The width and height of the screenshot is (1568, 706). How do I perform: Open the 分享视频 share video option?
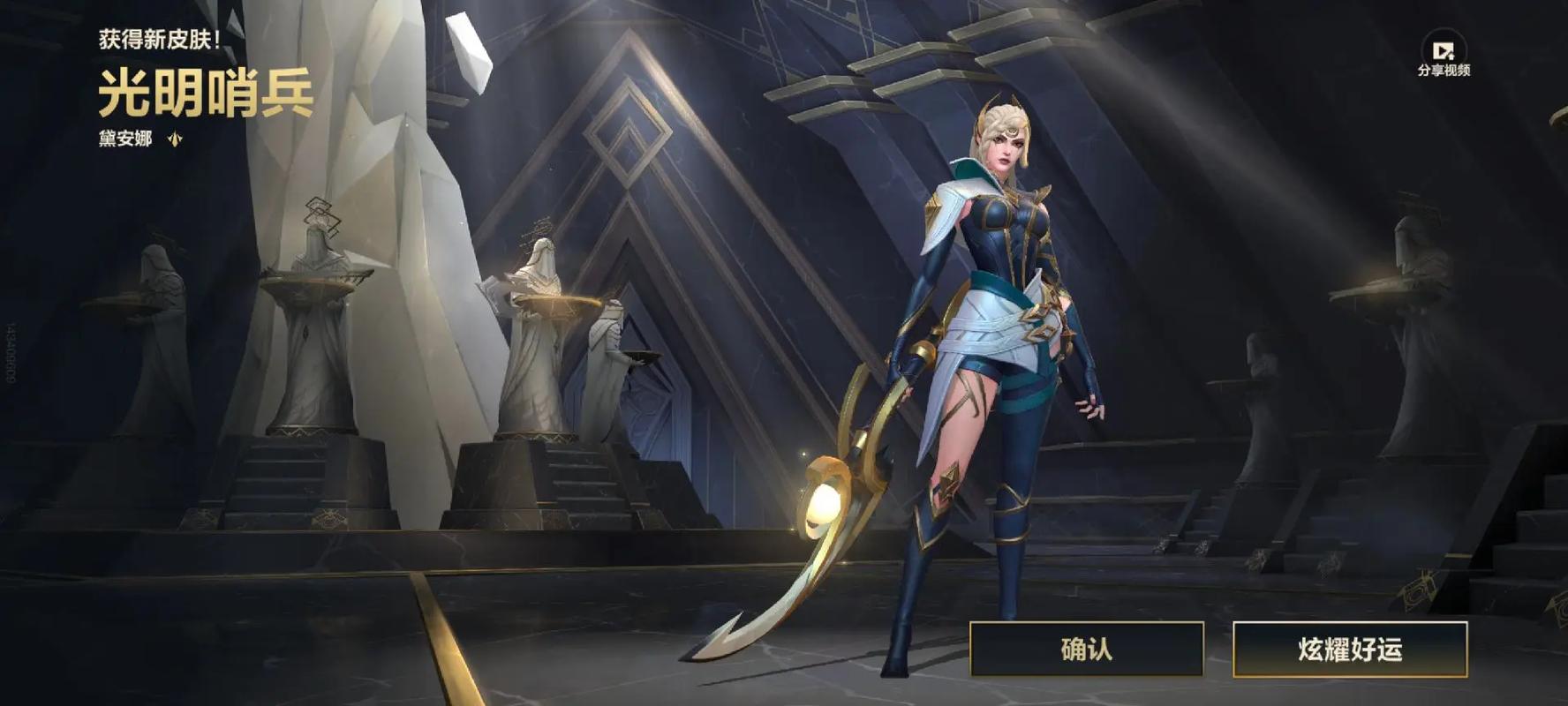[1444, 55]
